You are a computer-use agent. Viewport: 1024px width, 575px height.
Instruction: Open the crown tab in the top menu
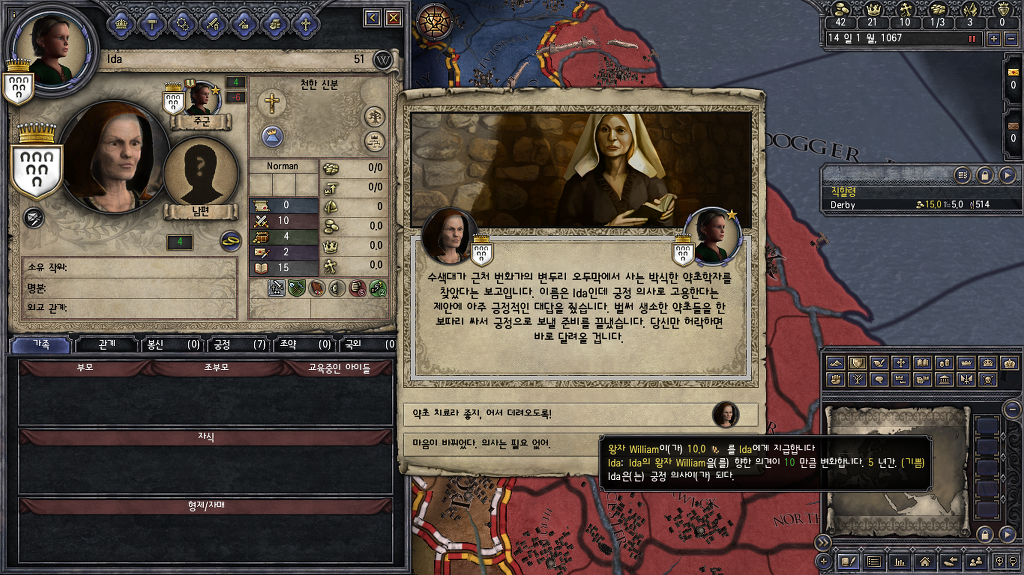click(122, 21)
